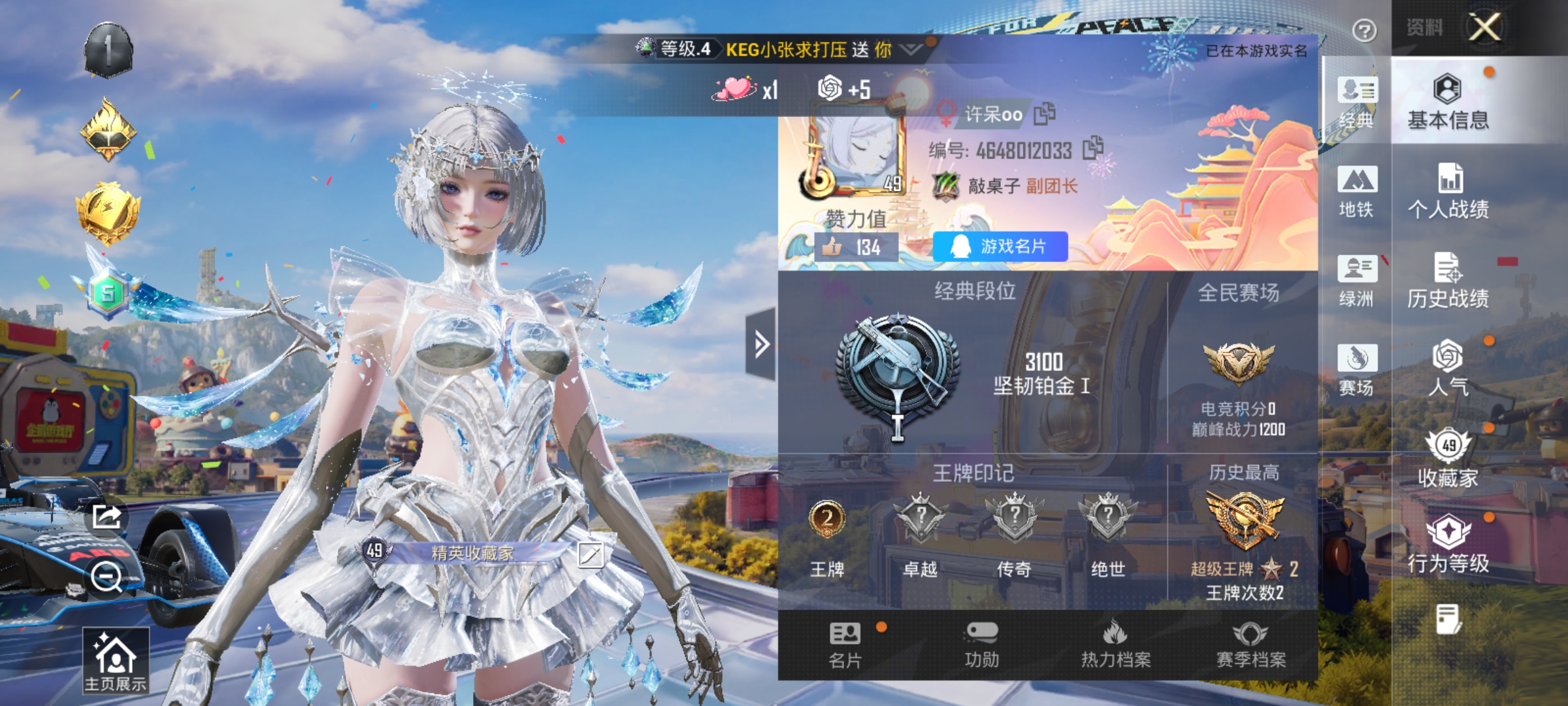This screenshot has height=706, width=1568.
Task: Select the 赛场 arena mode tab
Action: pyautogui.click(x=1356, y=369)
